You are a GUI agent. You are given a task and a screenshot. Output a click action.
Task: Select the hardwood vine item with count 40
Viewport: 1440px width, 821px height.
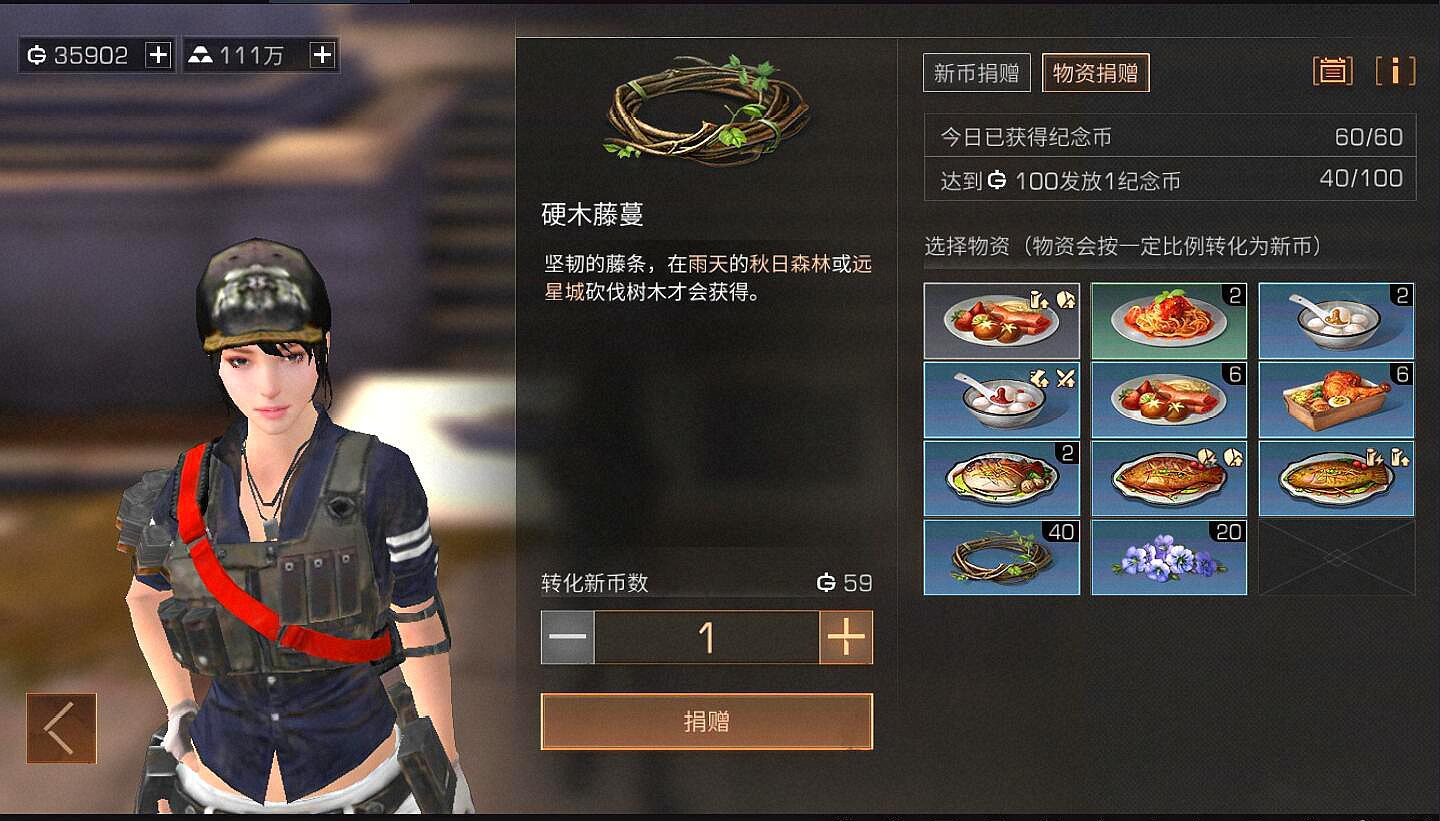1000,556
